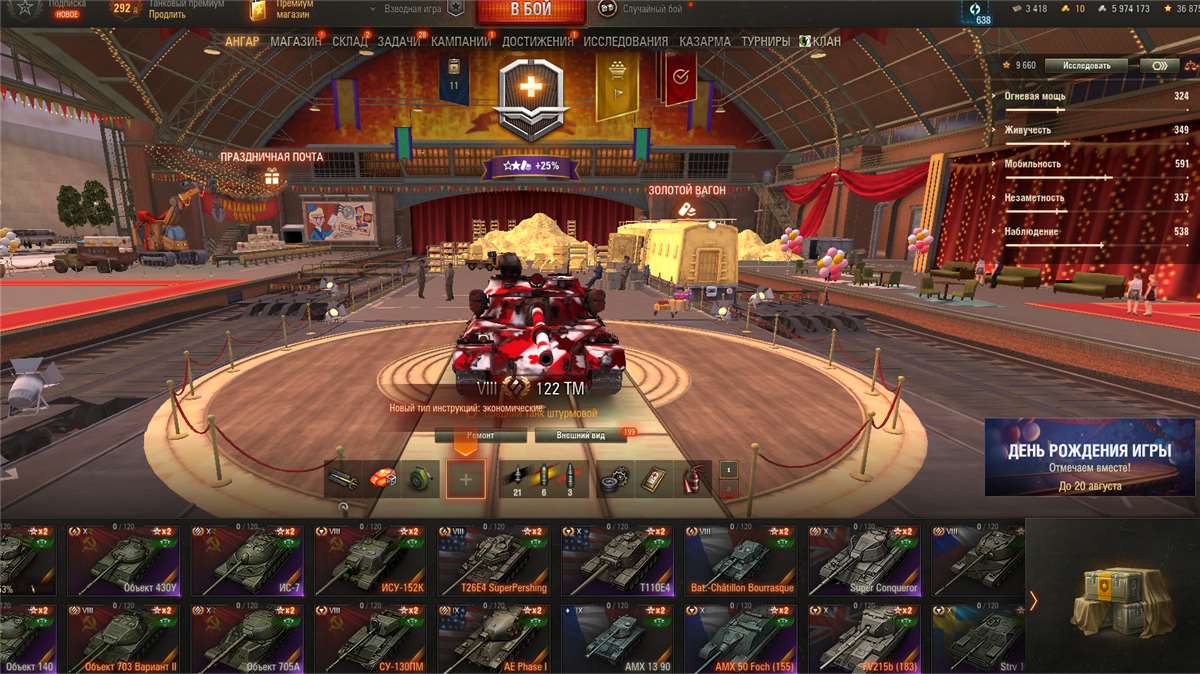Select the СУ-130ПМ tank
The image size is (1200, 674).
pyautogui.click(x=375, y=638)
